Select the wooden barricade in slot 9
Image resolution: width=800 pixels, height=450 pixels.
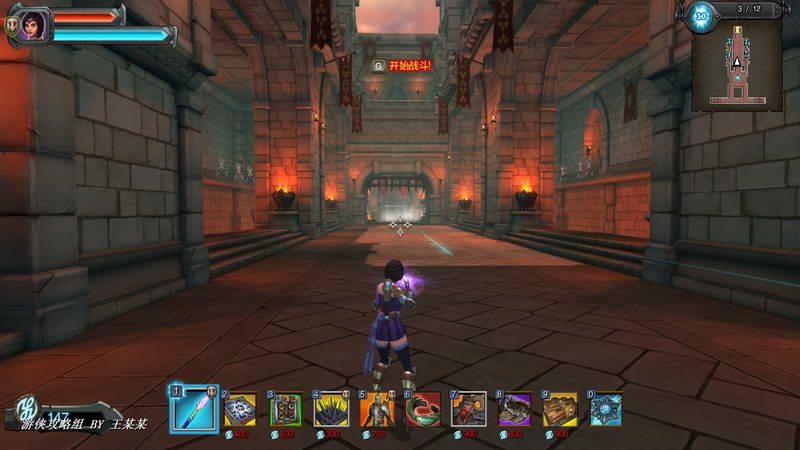pyautogui.click(x=561, y=410)
